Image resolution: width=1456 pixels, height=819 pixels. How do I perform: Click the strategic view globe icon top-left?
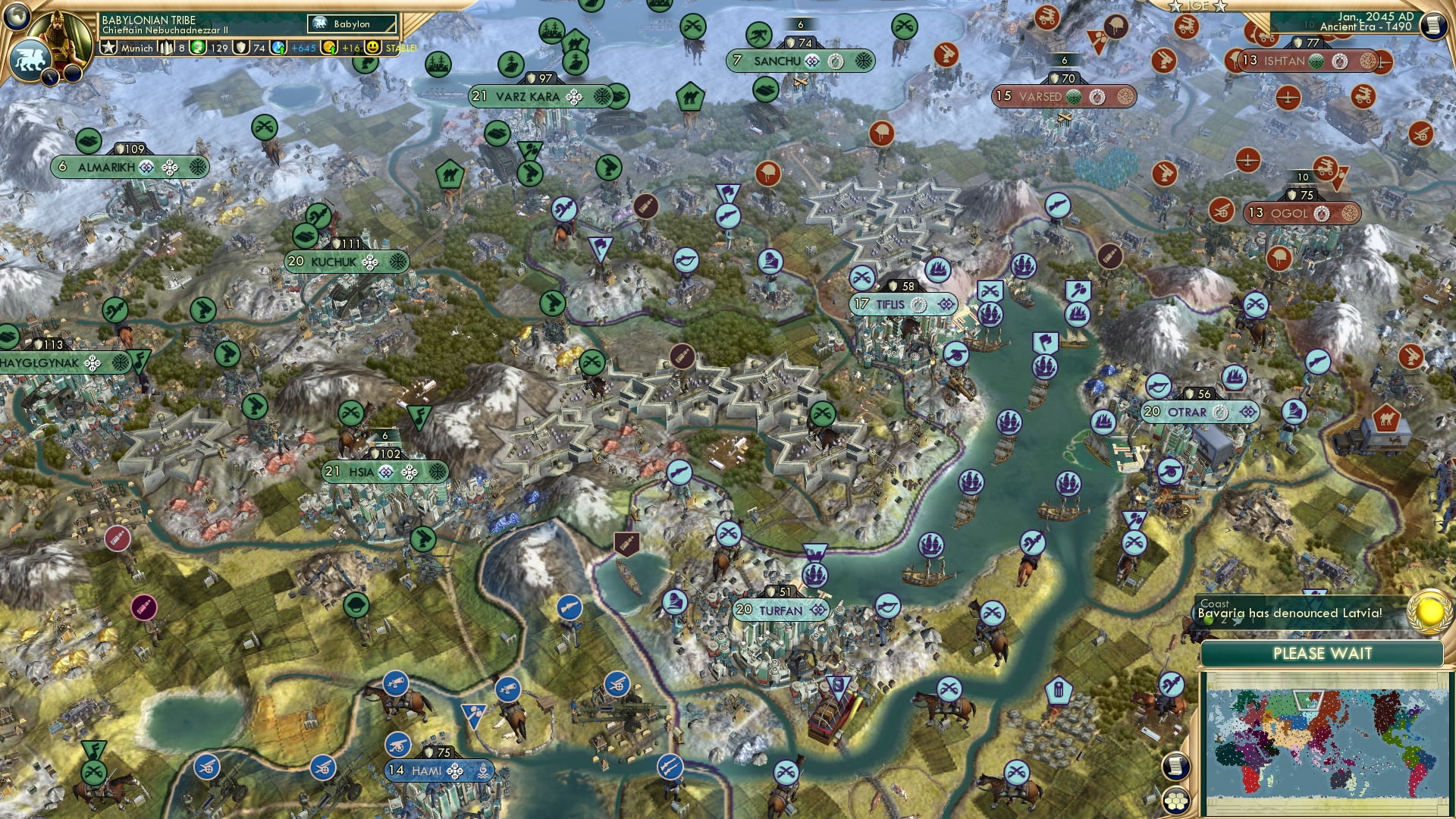tap(17, 18)
